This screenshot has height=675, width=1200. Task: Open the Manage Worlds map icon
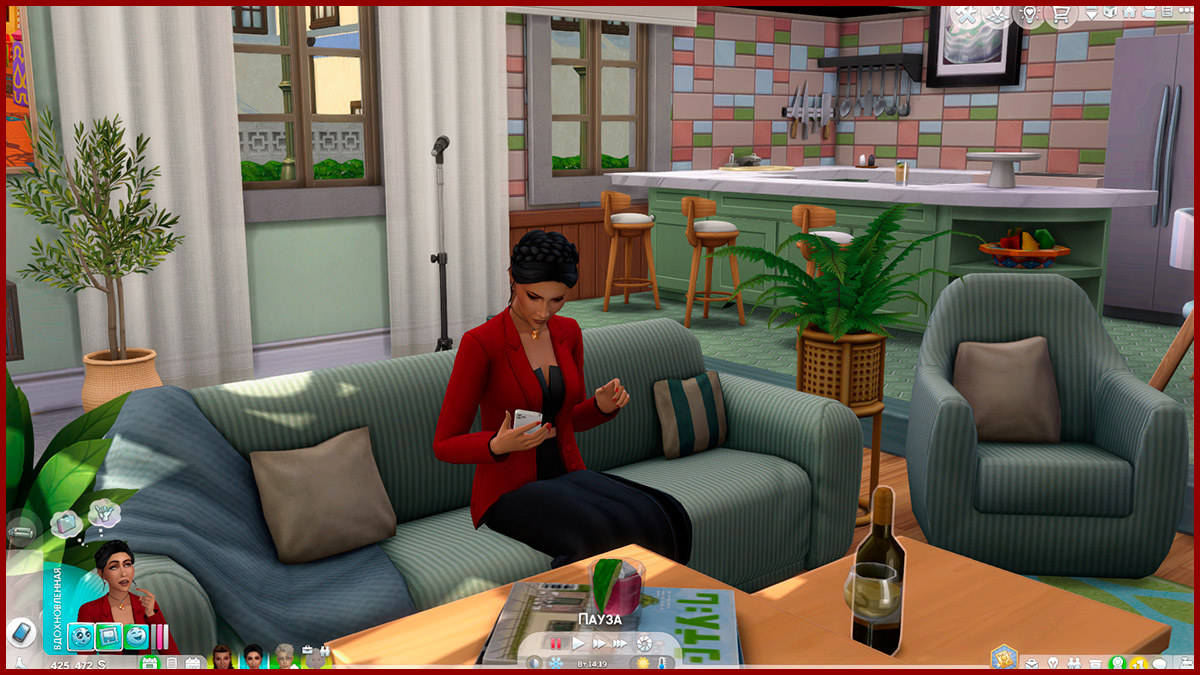(x=996, y=15)
